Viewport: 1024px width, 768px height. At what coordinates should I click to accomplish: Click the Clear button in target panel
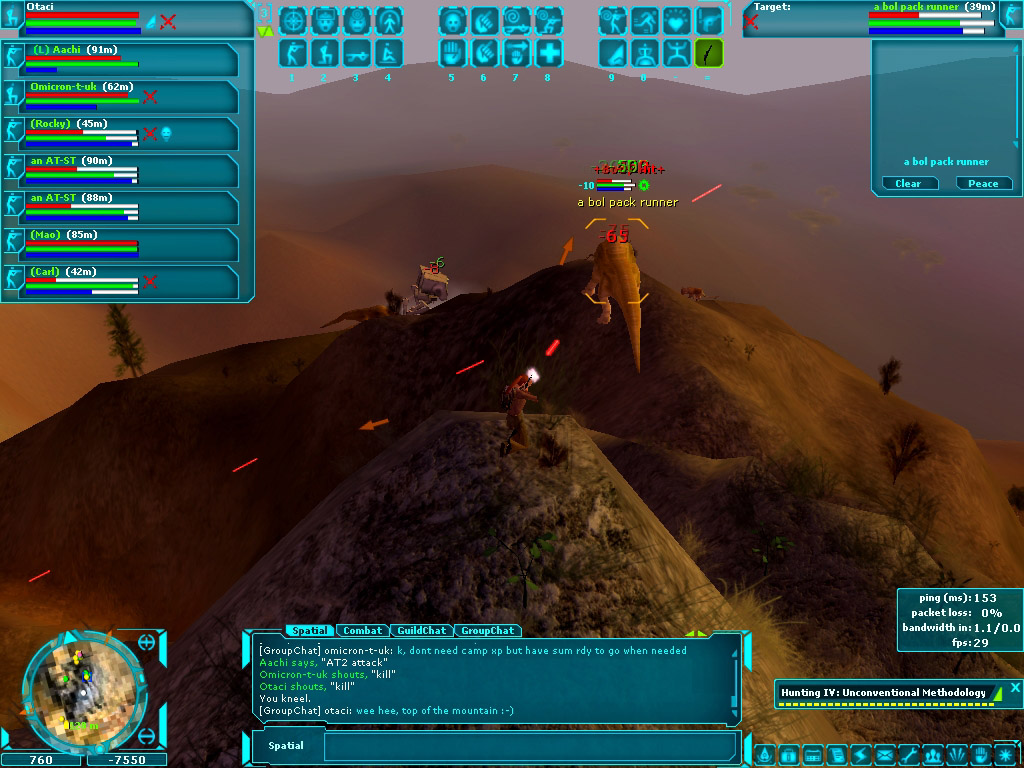pyautogui.click(x=908, y=183)
